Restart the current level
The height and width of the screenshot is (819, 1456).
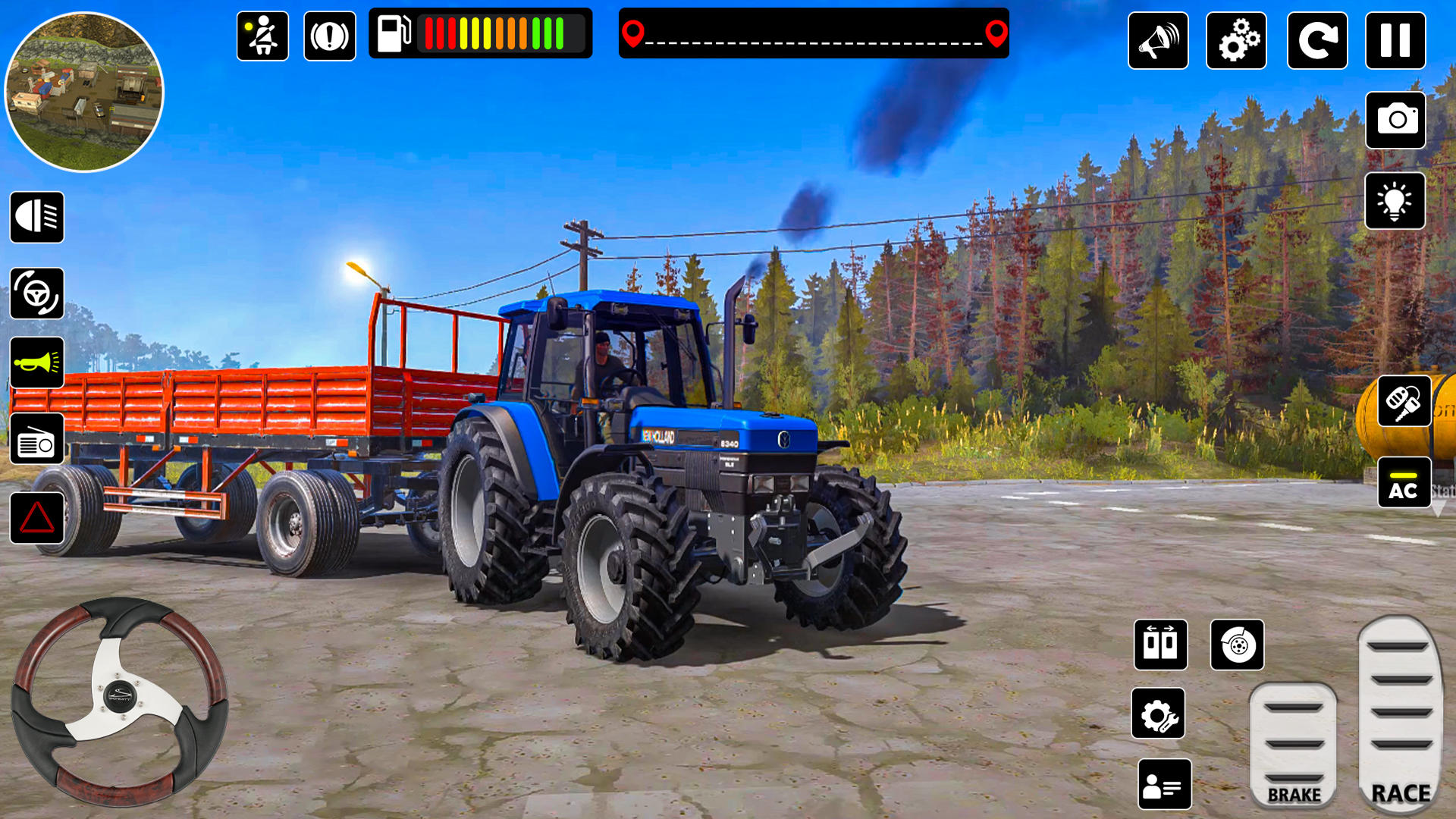pos(1316,42)
